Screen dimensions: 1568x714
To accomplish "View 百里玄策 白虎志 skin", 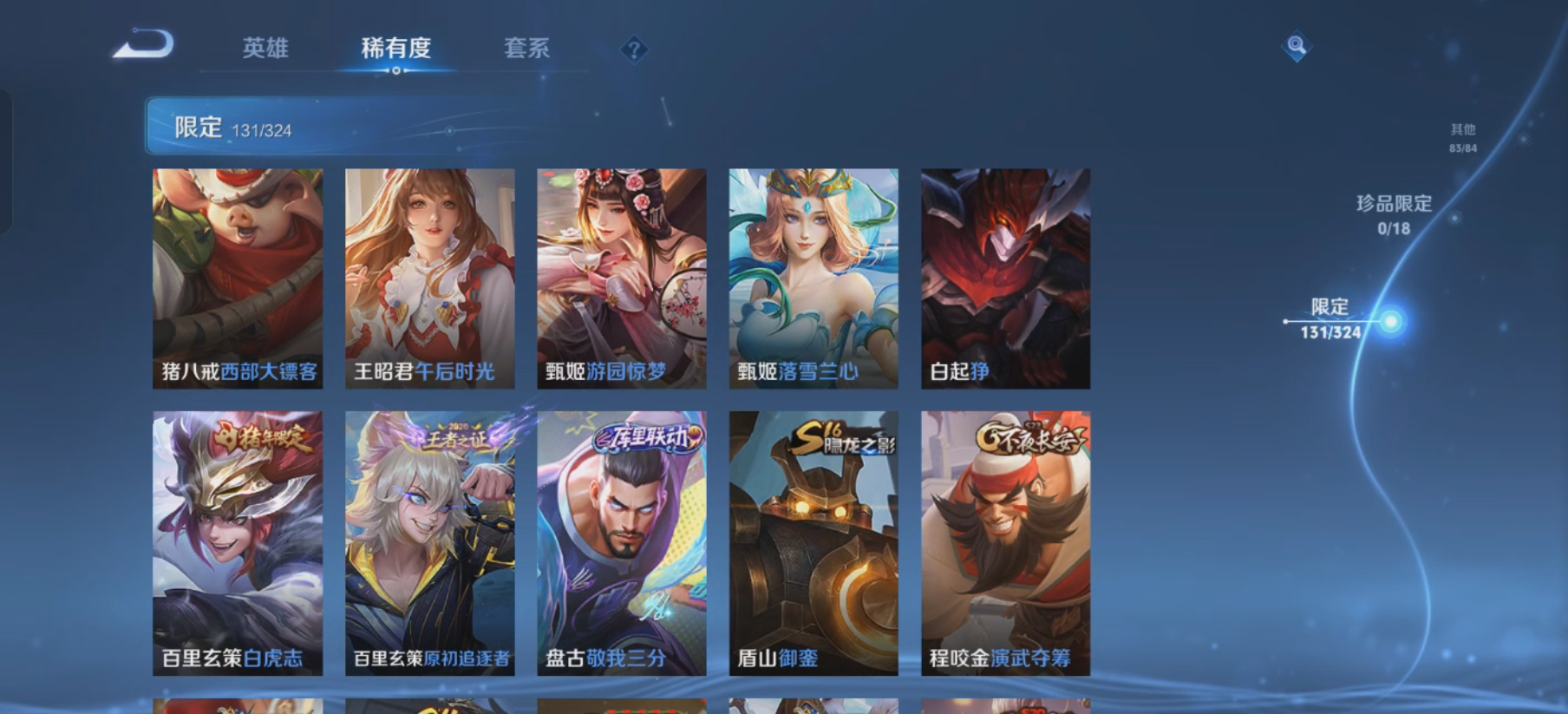I will coord(238,543).
